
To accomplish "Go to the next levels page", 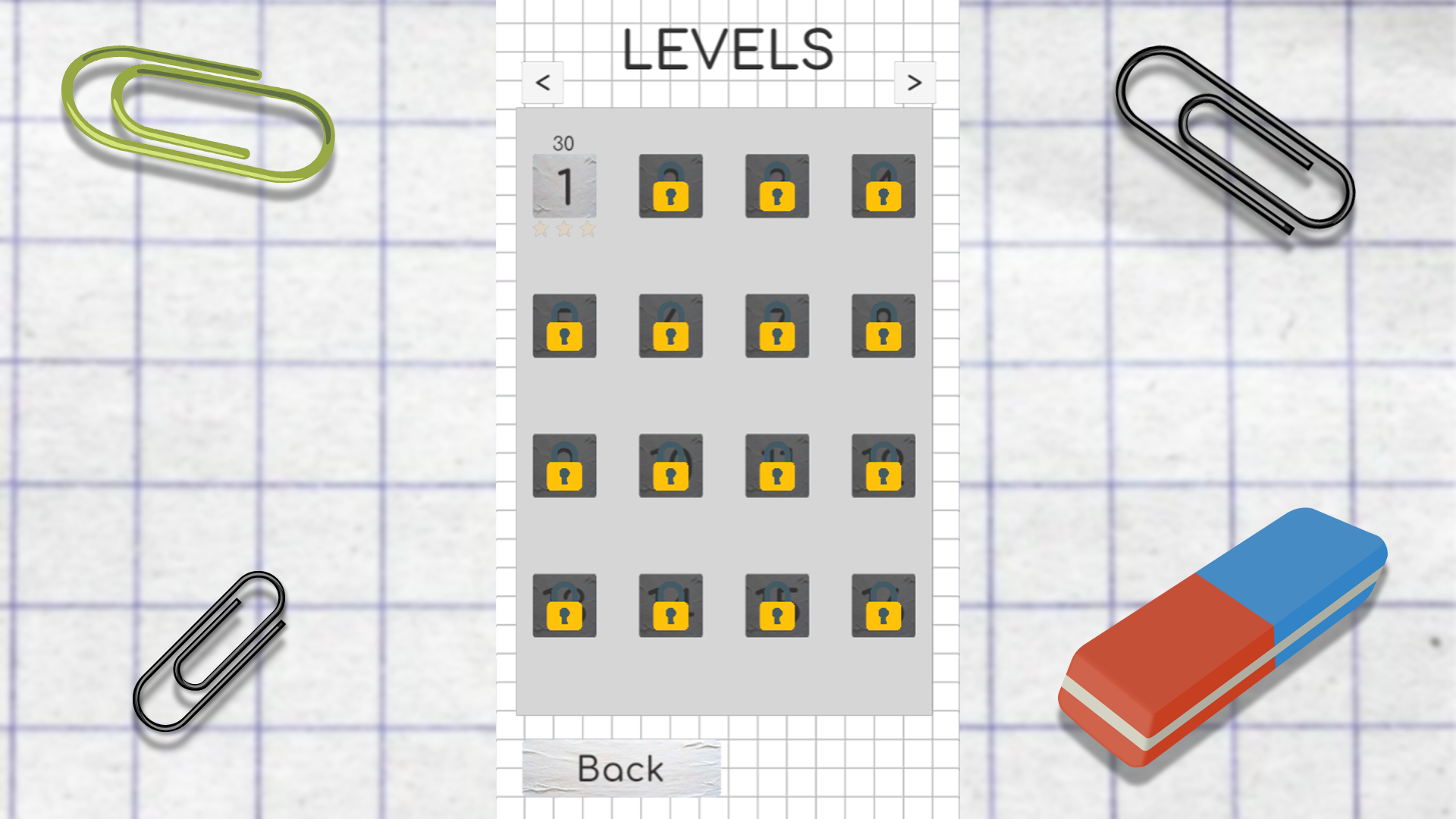I will pos(914,82).
